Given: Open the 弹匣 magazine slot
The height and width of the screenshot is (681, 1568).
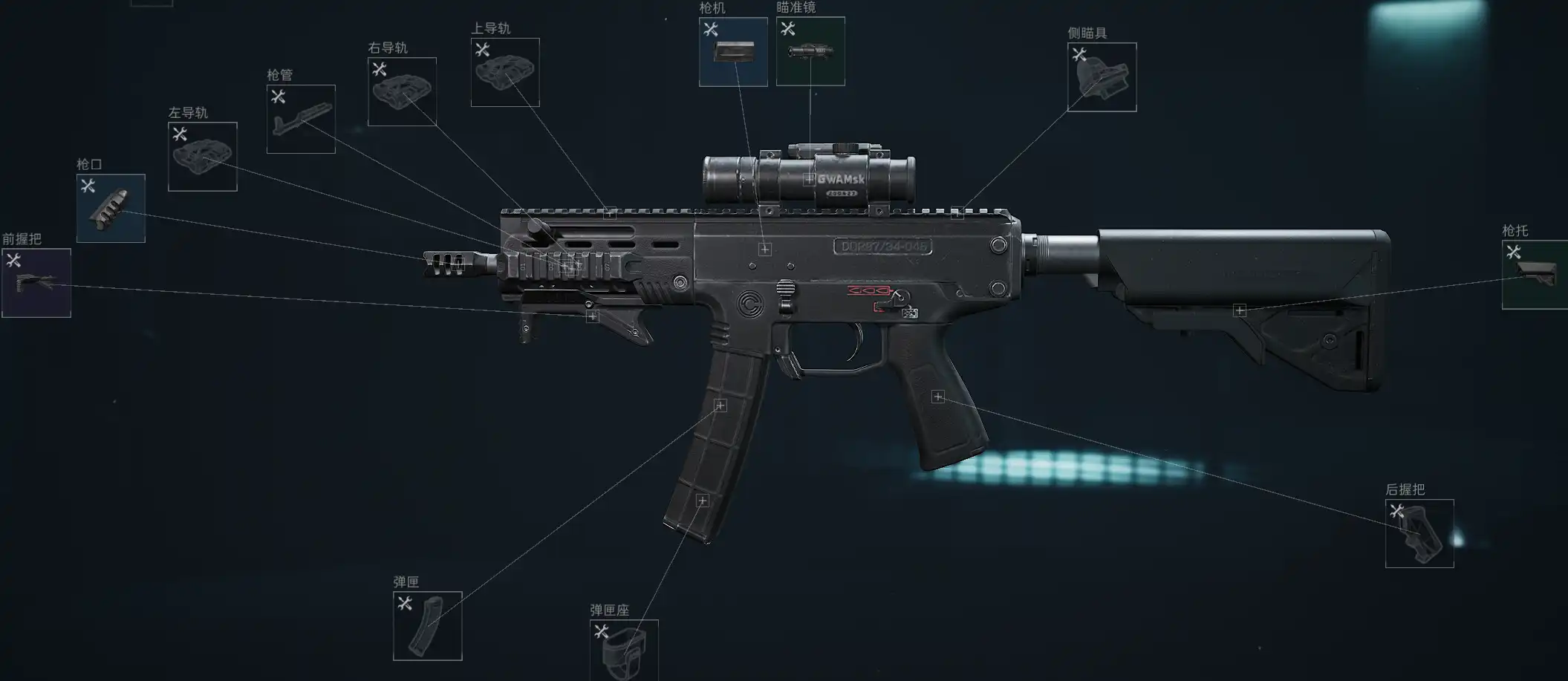Looking at the screenshot, I should [x=428, y=626].
